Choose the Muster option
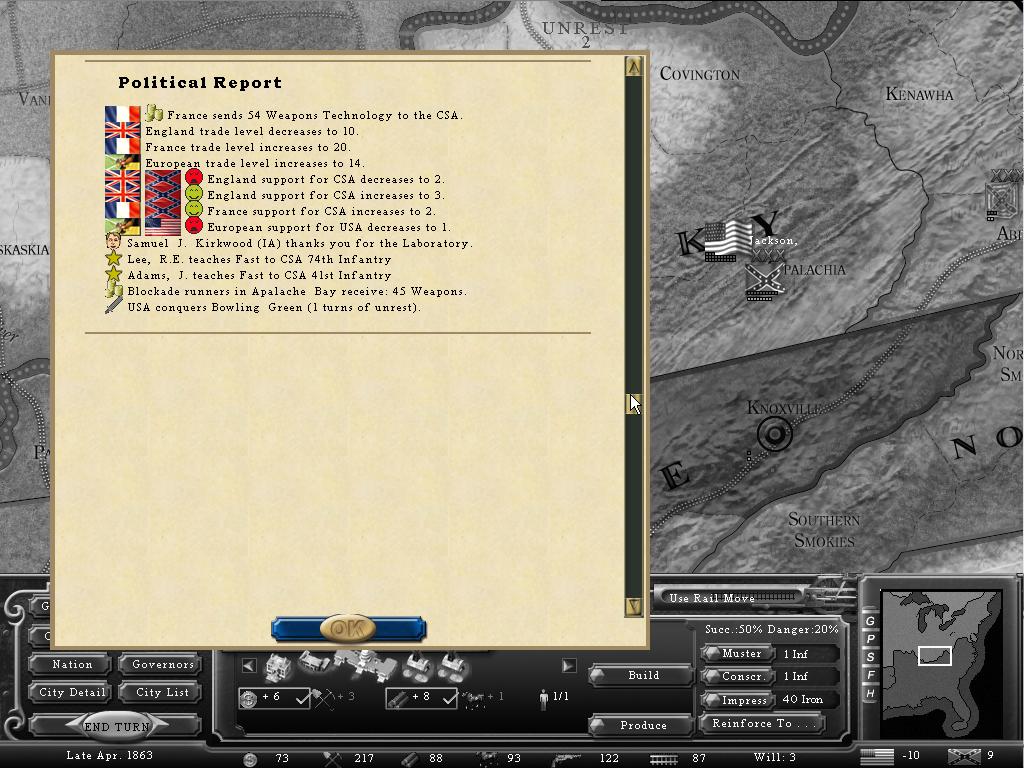Image resolution: width=1024 pixels, height=768 pixels. (x=741, y=653)
